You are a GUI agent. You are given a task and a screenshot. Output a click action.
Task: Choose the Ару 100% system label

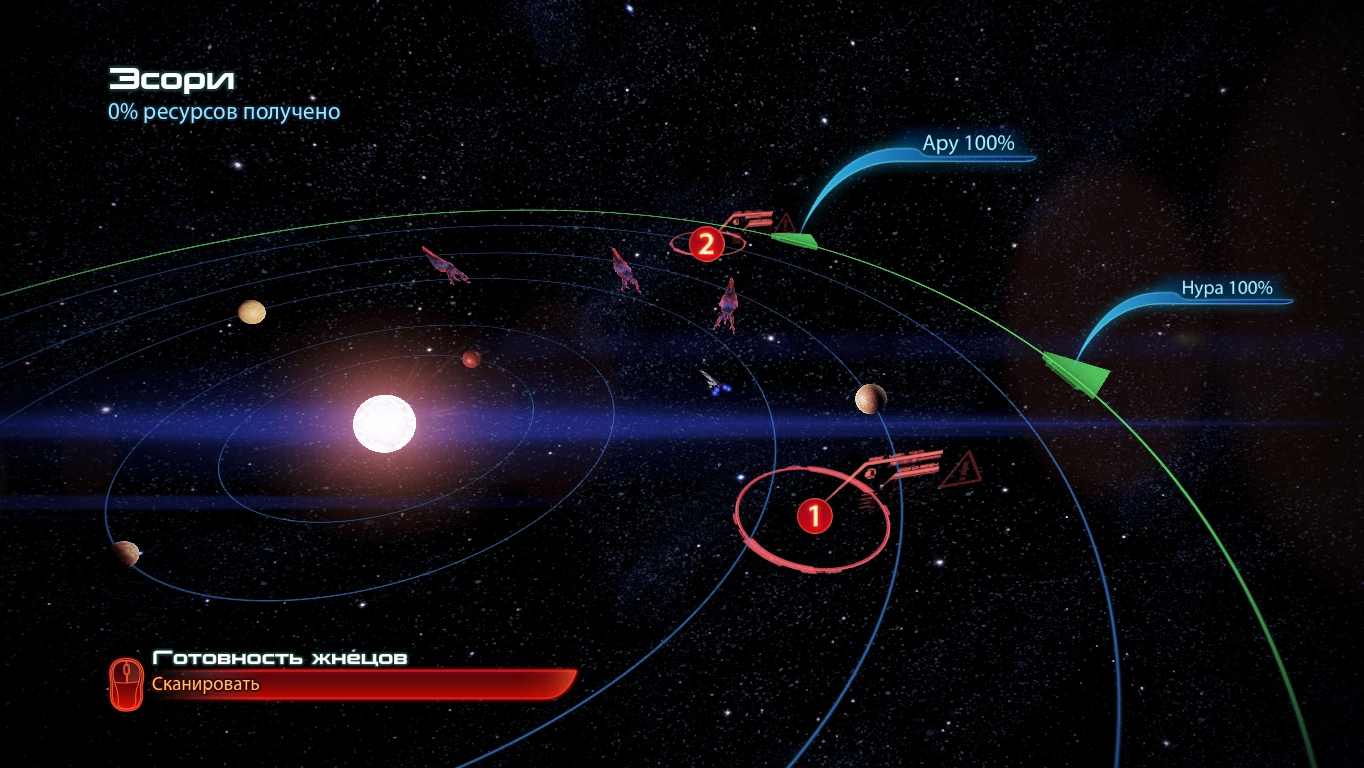[967, 144]
